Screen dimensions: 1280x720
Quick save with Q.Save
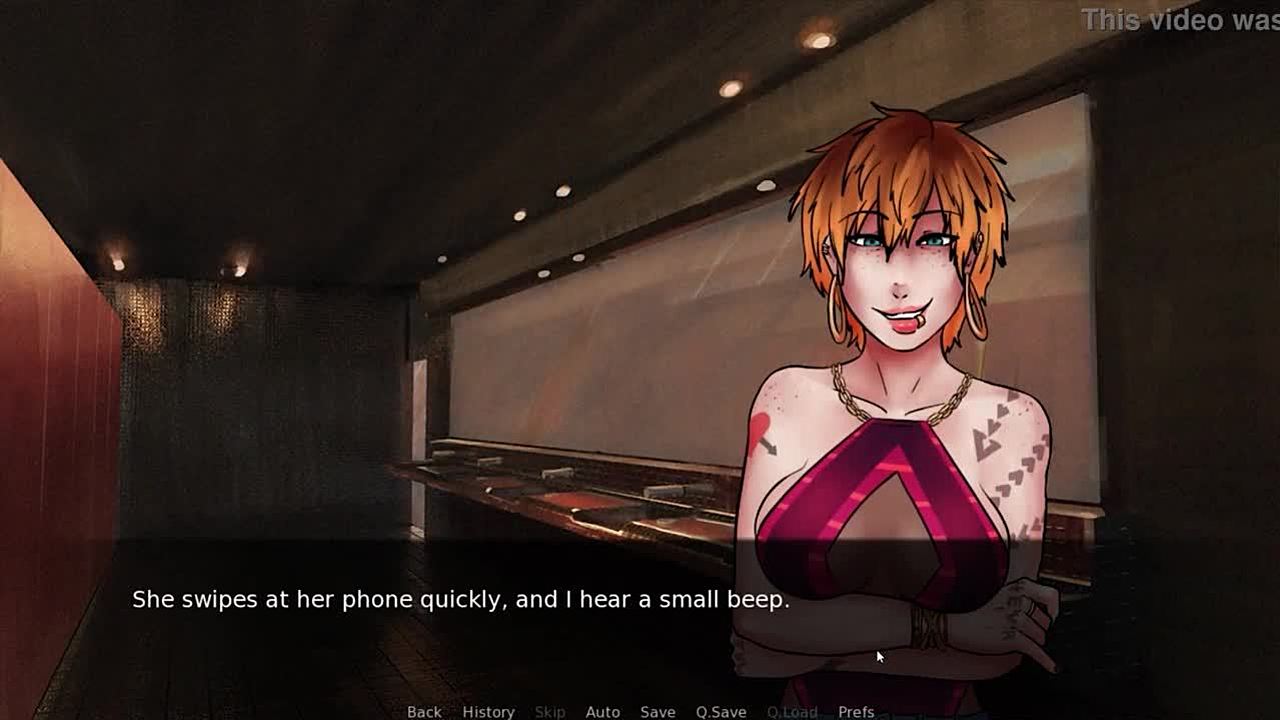(x=721, y=711)
